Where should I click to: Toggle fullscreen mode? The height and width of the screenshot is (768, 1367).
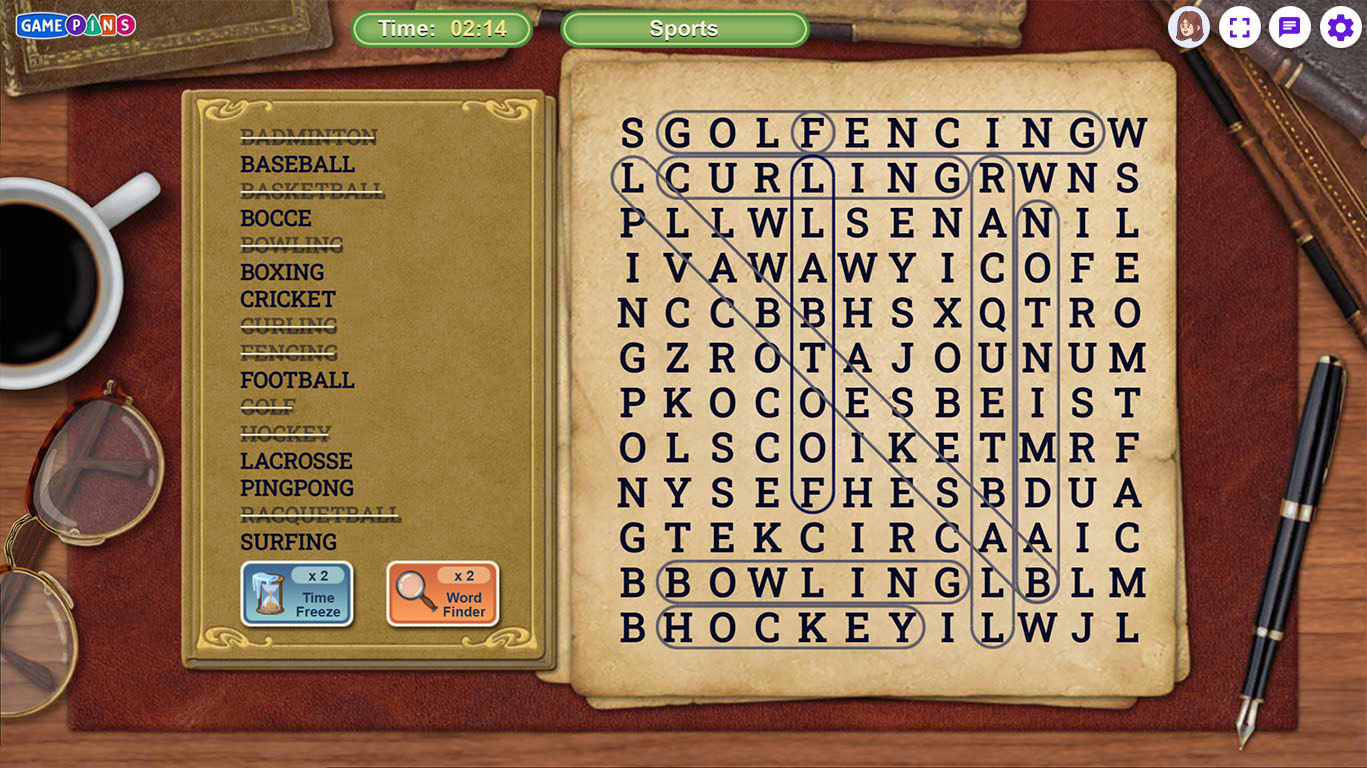[x=1239, y=27]
